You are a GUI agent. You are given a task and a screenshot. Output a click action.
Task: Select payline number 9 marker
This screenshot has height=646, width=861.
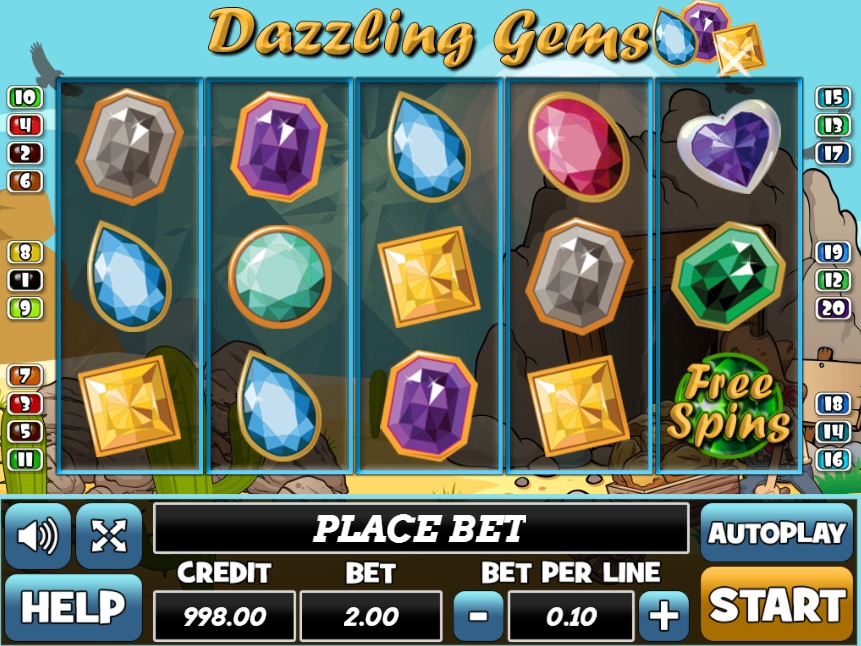26,308
